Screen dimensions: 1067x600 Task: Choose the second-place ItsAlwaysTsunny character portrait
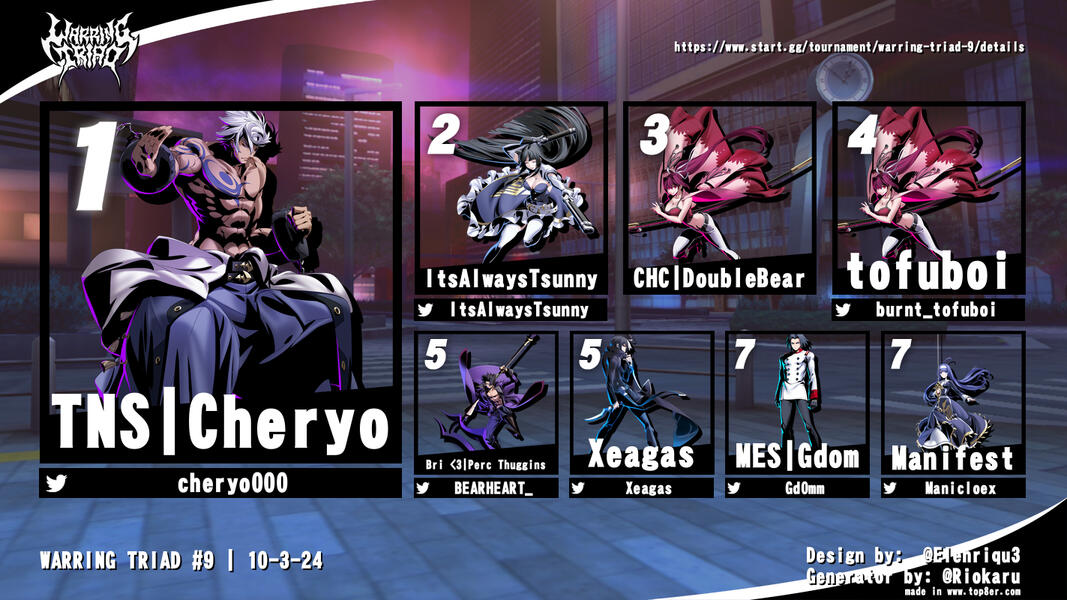pos(511,190)
